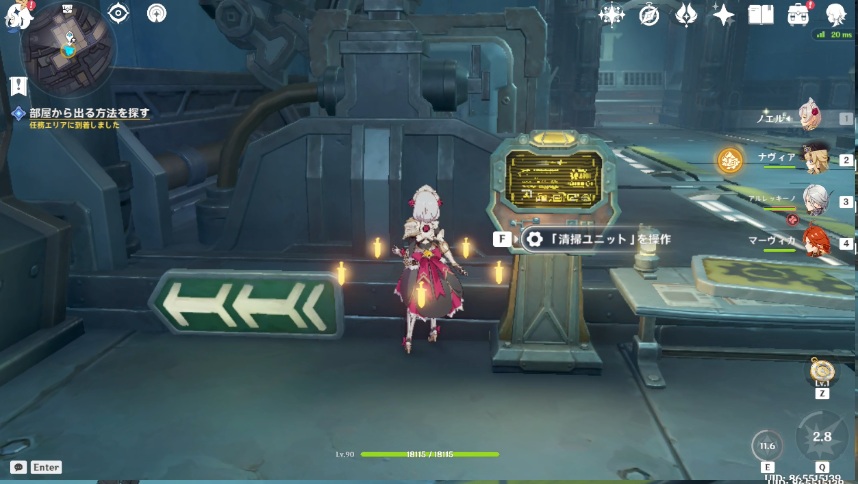Viewport: 858px width, 484px height.
Task: Open the compass icon in top bar
Action: click(649, 15)
